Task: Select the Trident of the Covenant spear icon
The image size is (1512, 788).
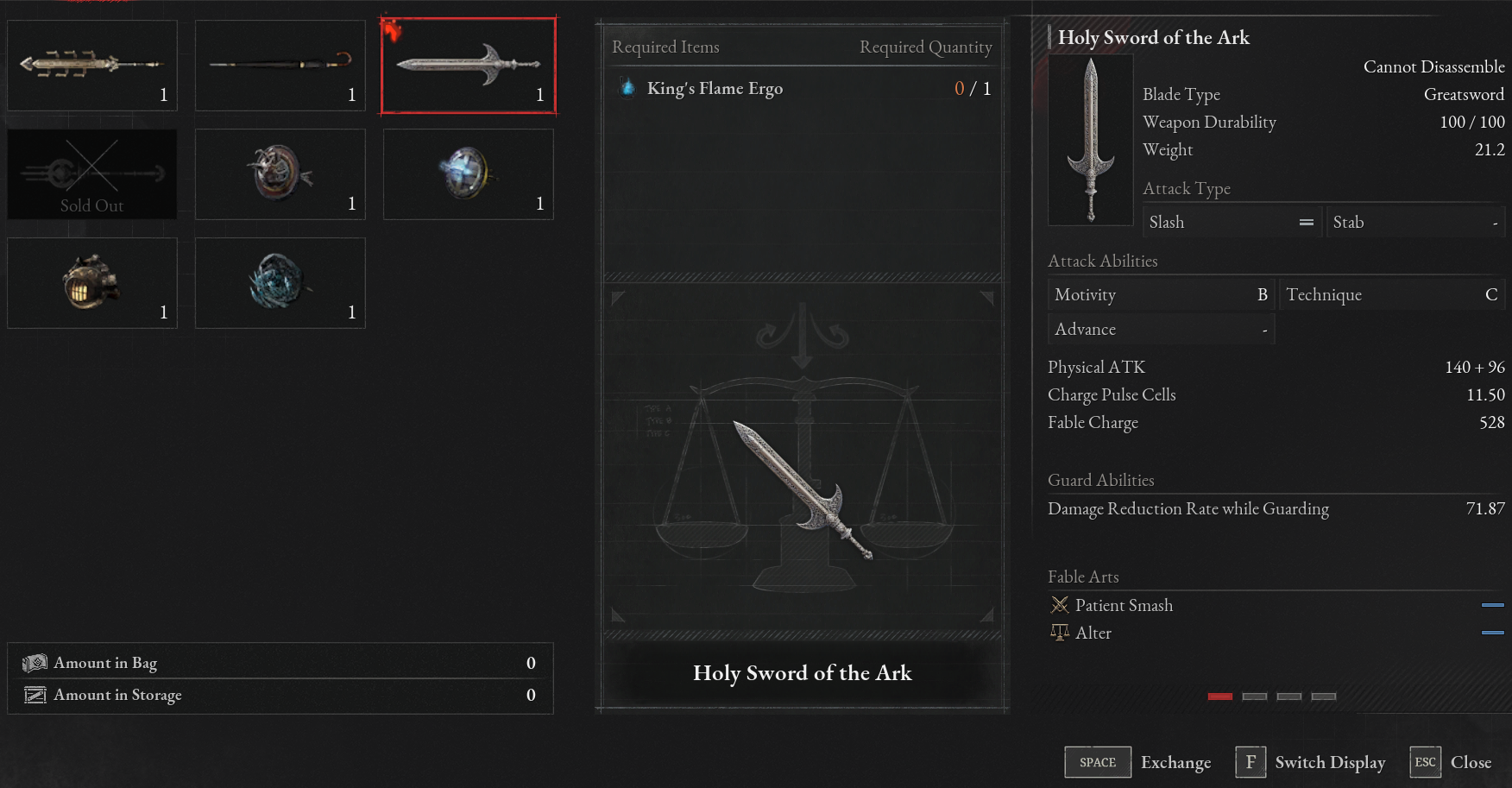Action: click(x=91, y=65)
